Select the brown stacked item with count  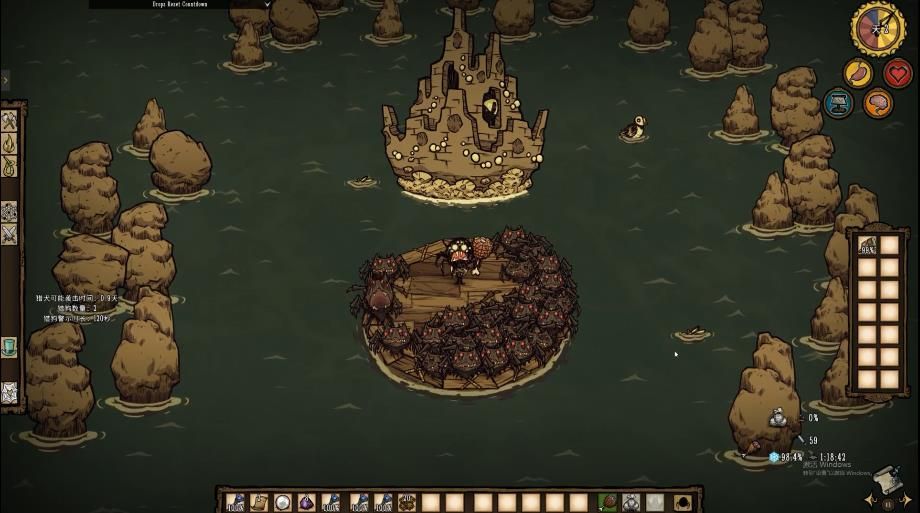coord(406,501)
